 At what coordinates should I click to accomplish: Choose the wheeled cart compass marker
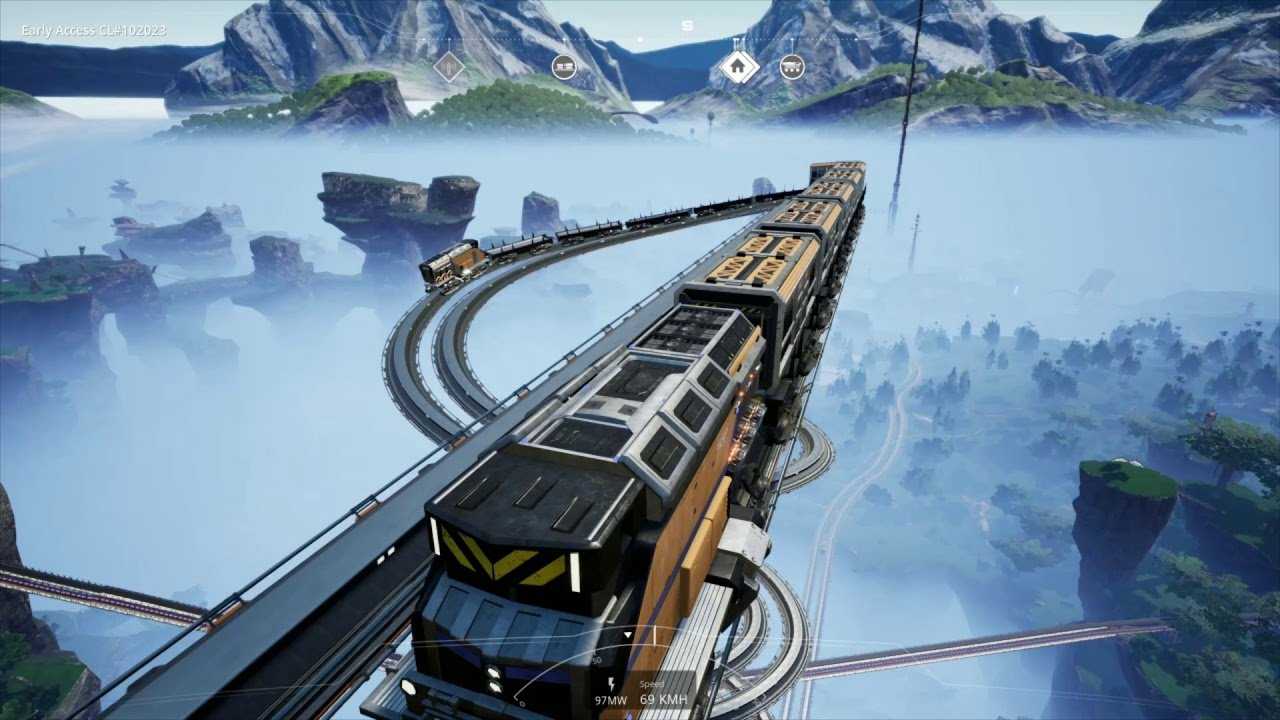click(792, 67)
